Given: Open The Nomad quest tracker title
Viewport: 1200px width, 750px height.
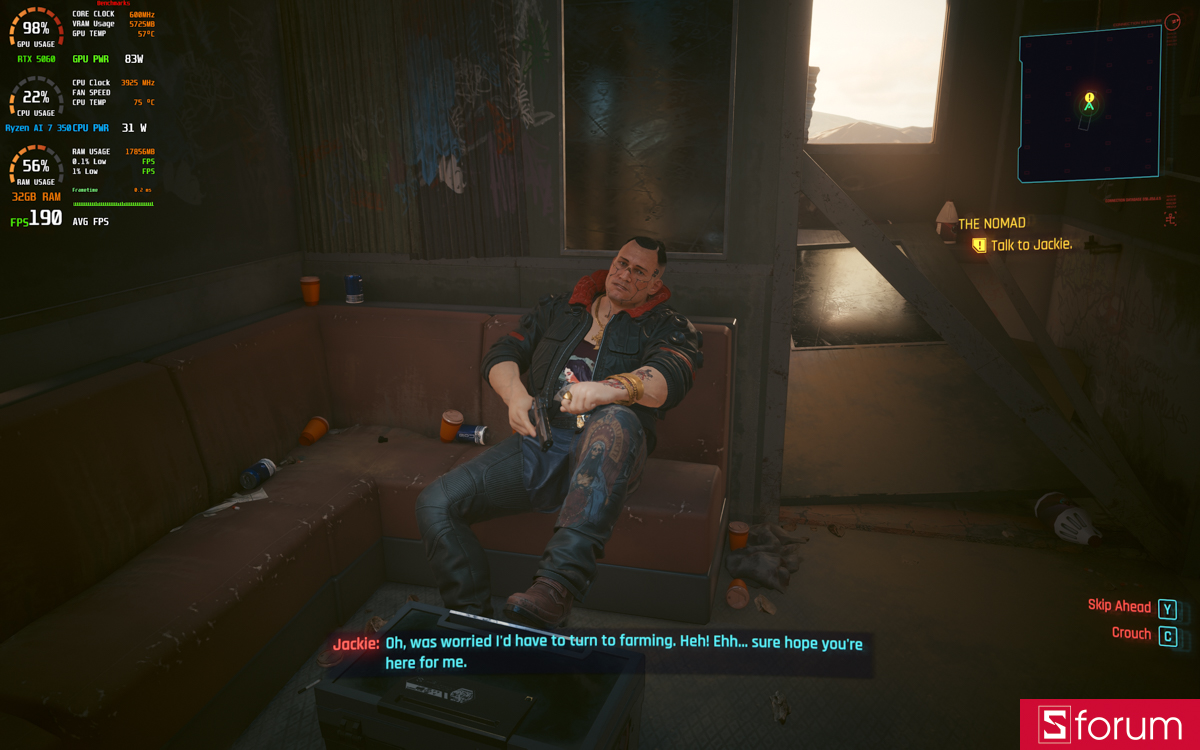Looking at the screenshot, I should (x=992, y=224).
